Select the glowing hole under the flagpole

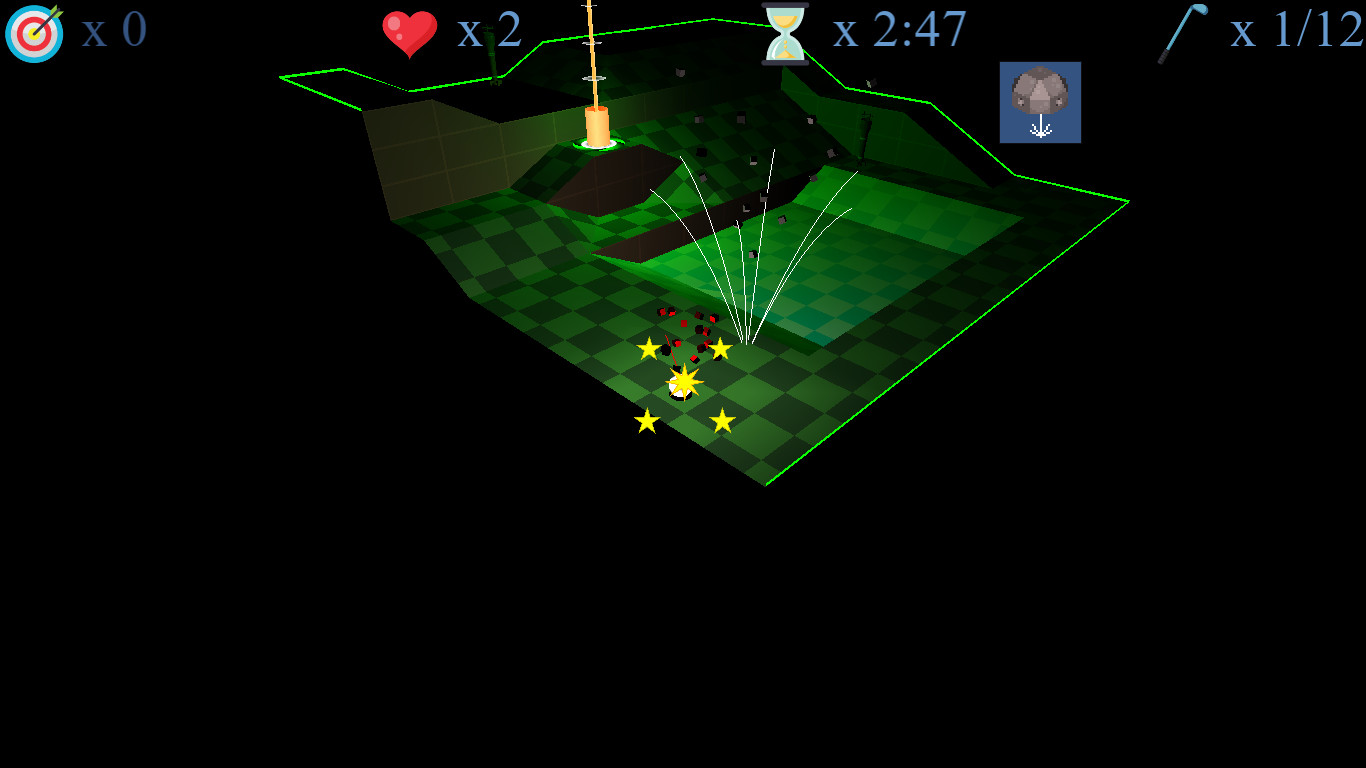pos(597,148)
